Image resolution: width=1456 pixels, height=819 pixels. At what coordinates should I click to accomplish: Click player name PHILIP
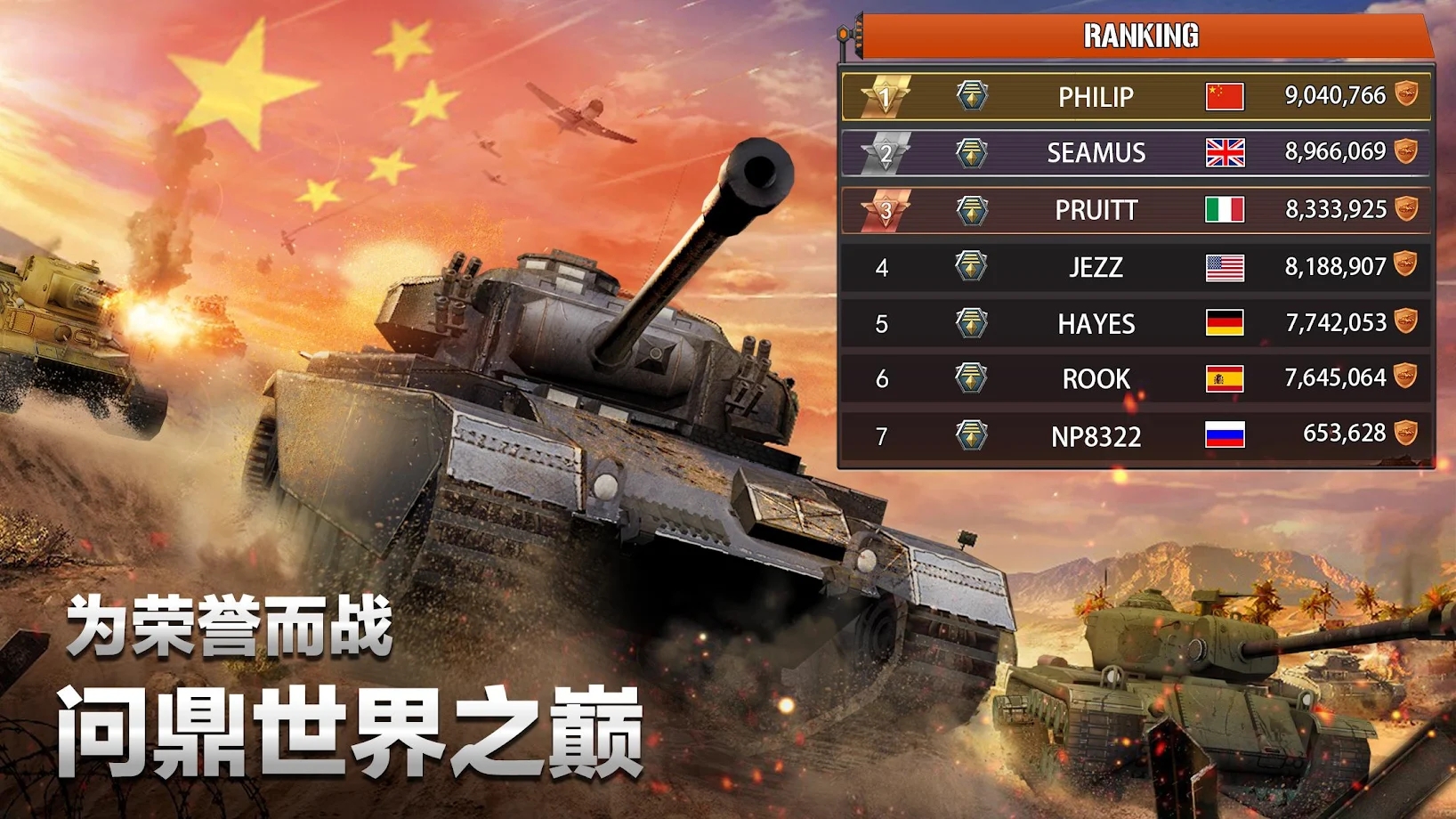1096,96
